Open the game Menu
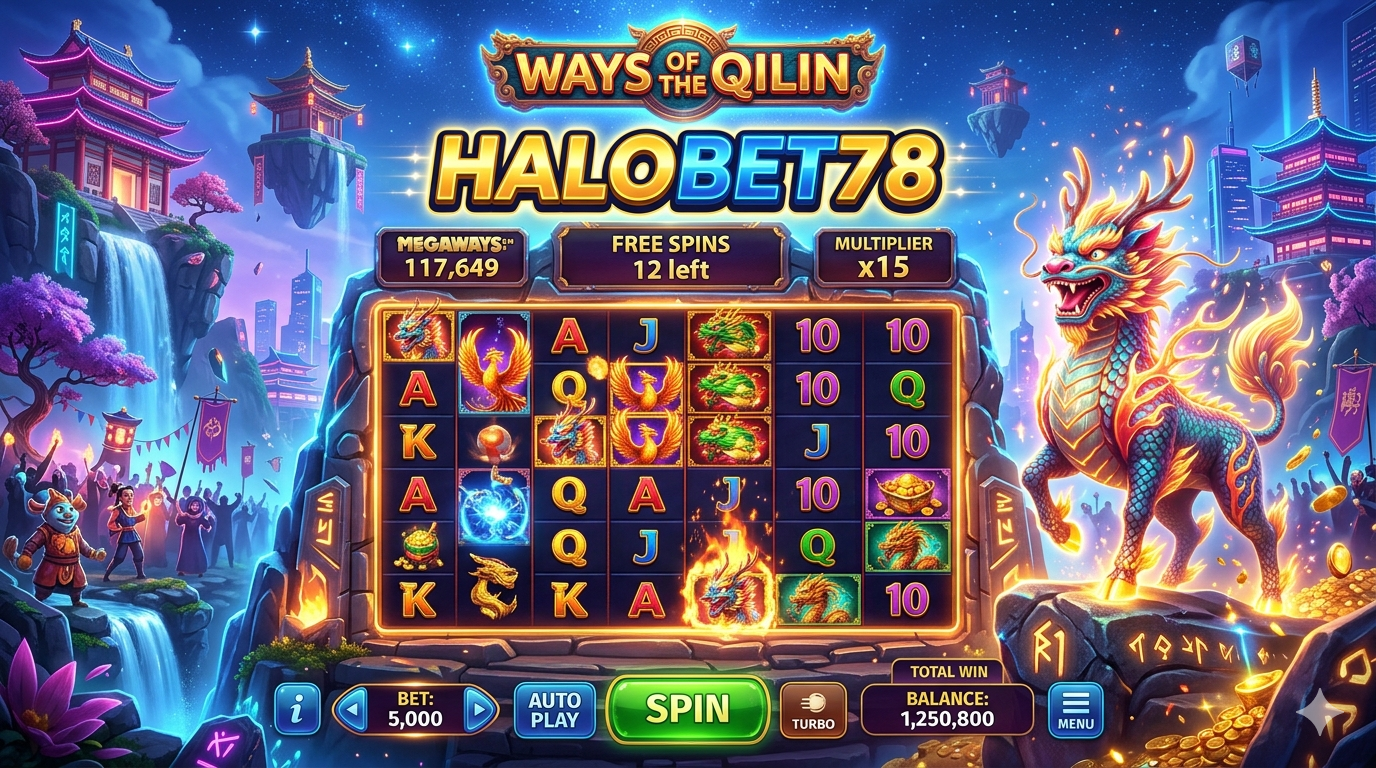The image size is (1376, 768). [x=1075, y=710]
